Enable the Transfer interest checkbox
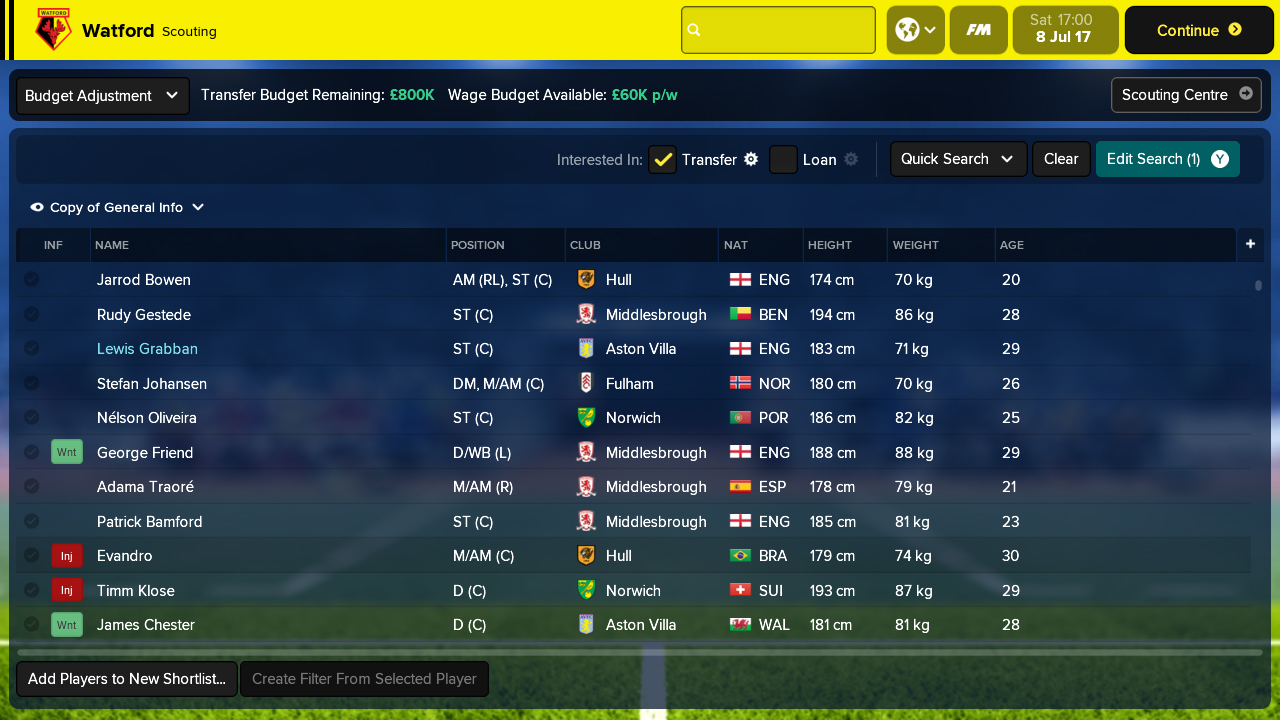This screenshot has height=720, width=1280. 662,159
